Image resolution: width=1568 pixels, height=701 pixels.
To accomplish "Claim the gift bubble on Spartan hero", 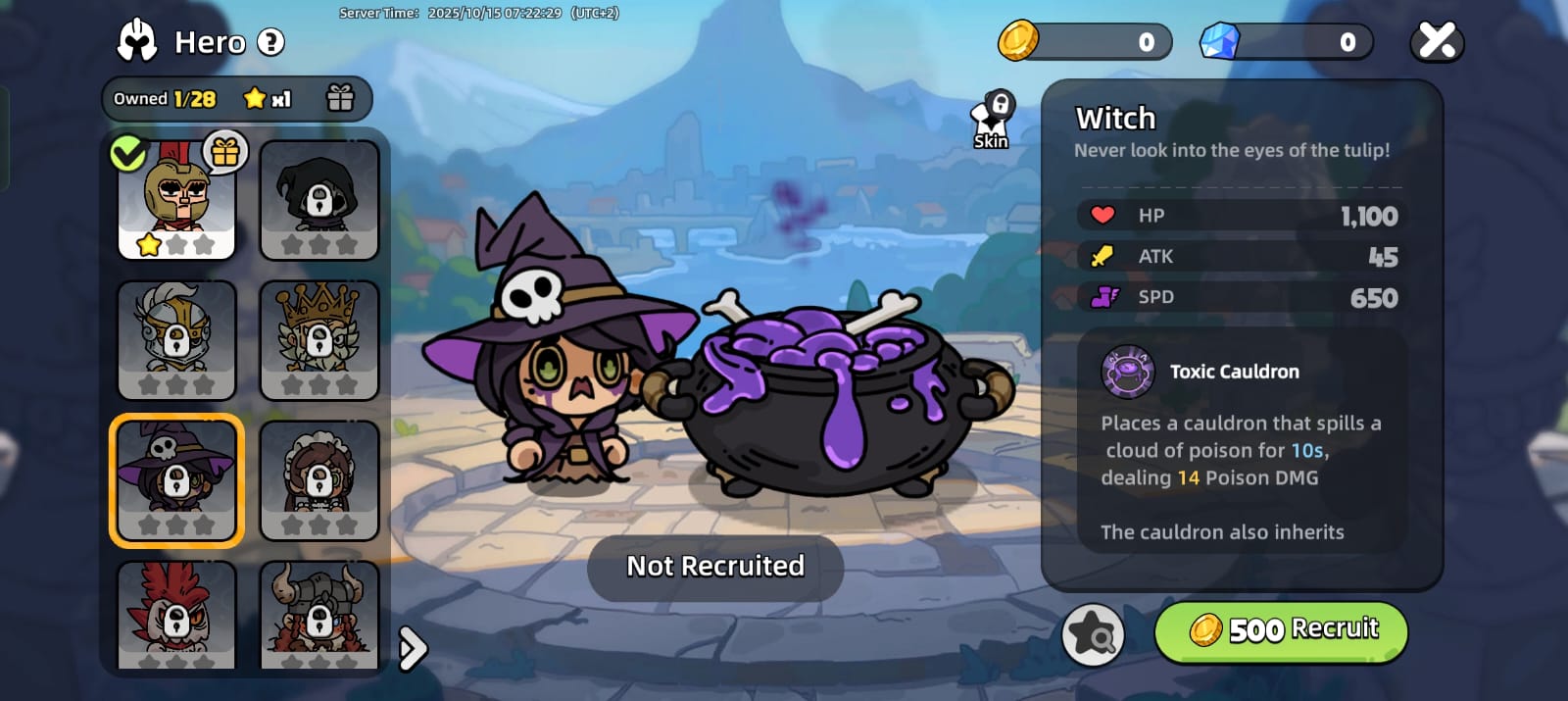I will pos(225,152).
